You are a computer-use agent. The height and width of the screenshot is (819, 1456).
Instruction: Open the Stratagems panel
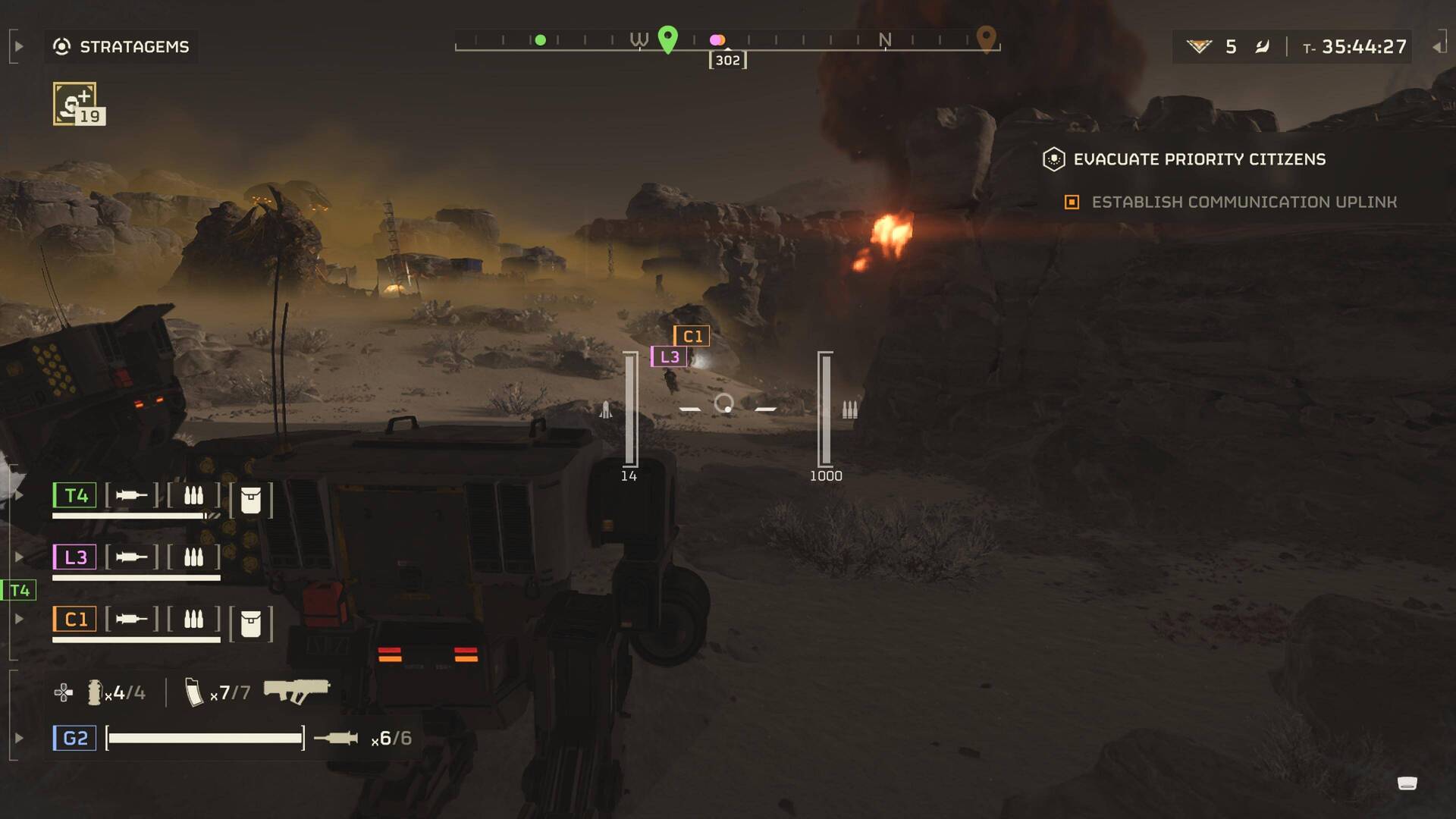pos(121,47)
